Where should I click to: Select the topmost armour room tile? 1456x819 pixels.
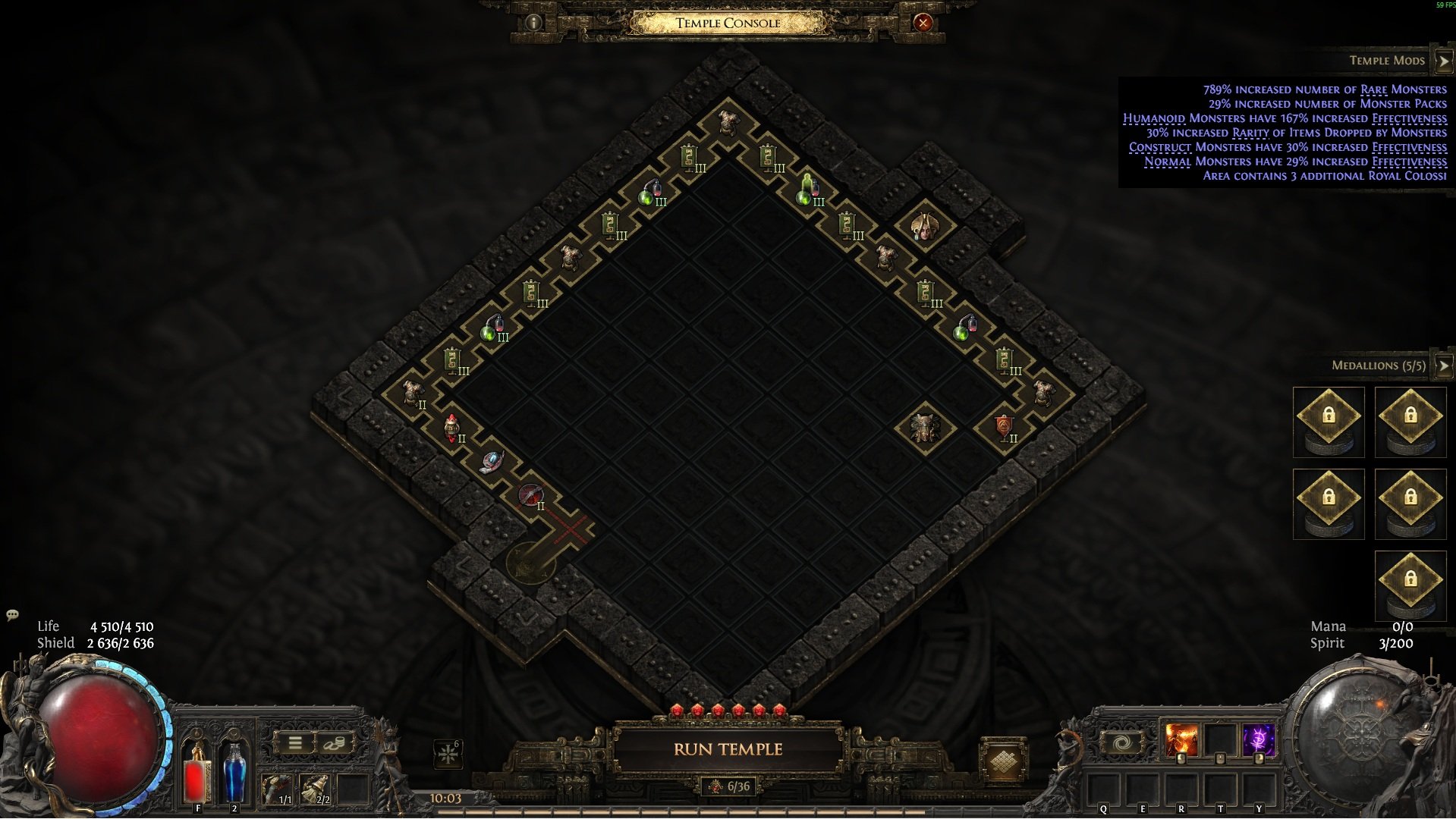click(x=728, y=123)
